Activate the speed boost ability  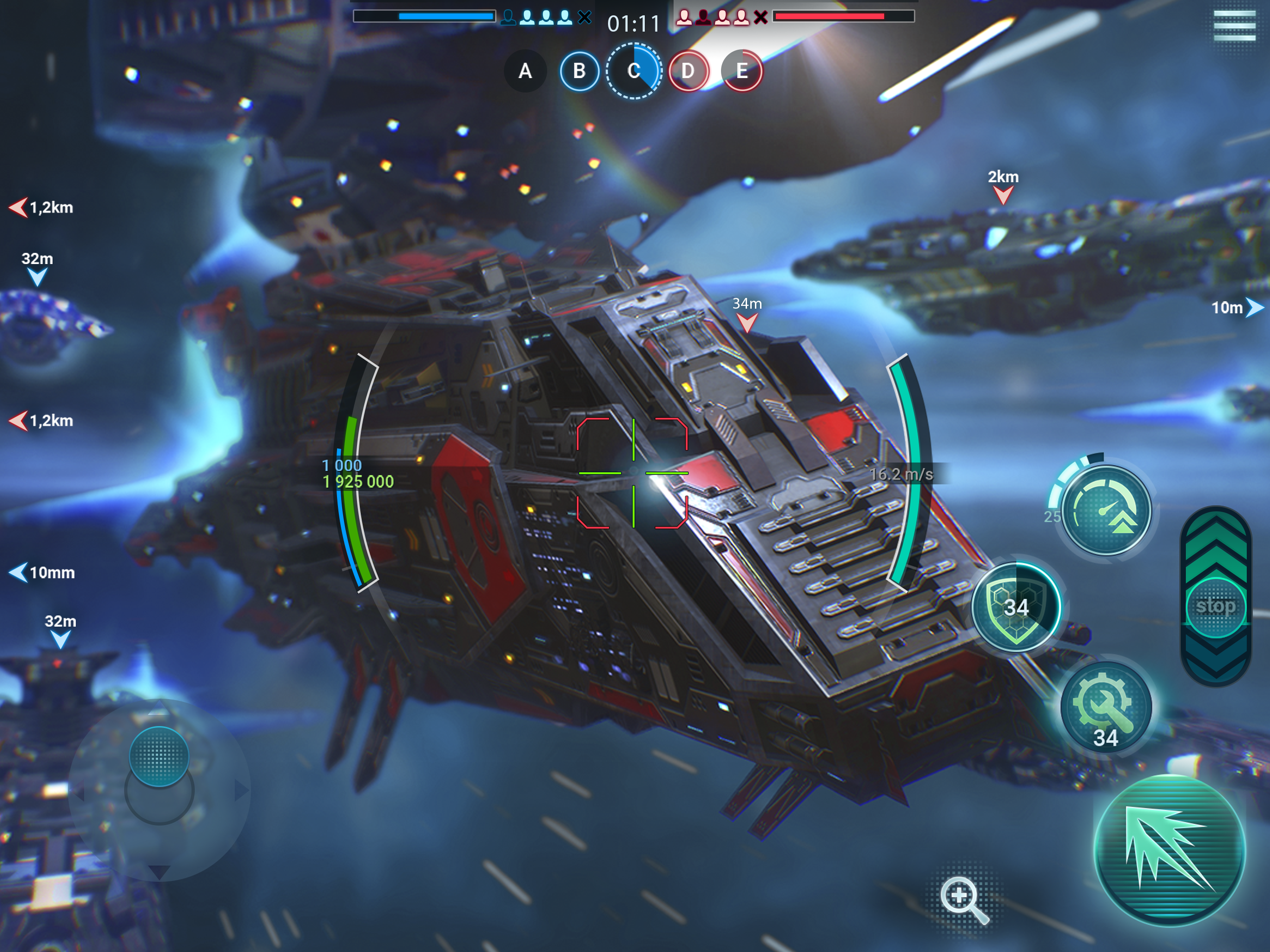point(1106,510)
